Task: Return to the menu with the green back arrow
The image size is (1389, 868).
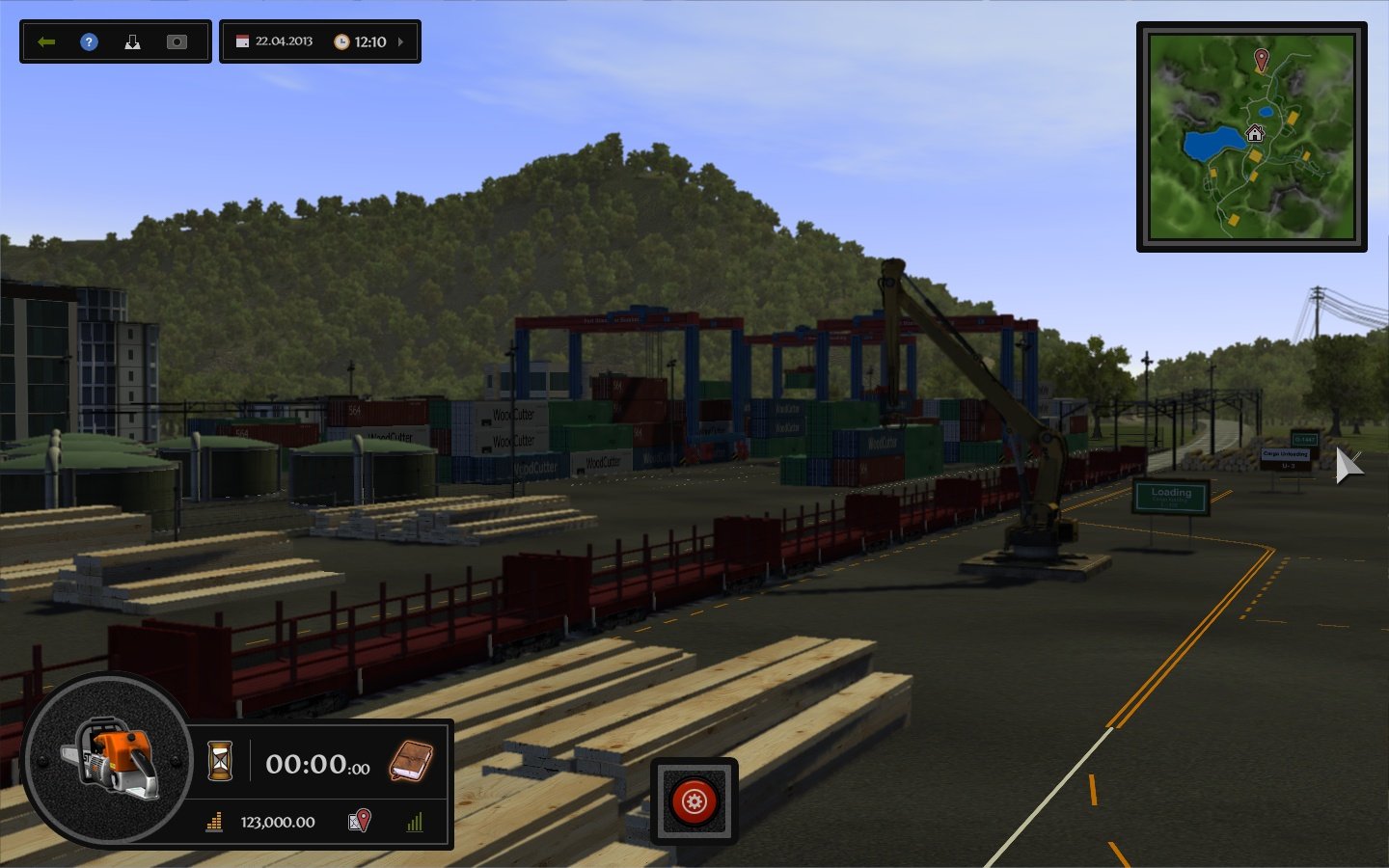Action: tap(46, 41)
